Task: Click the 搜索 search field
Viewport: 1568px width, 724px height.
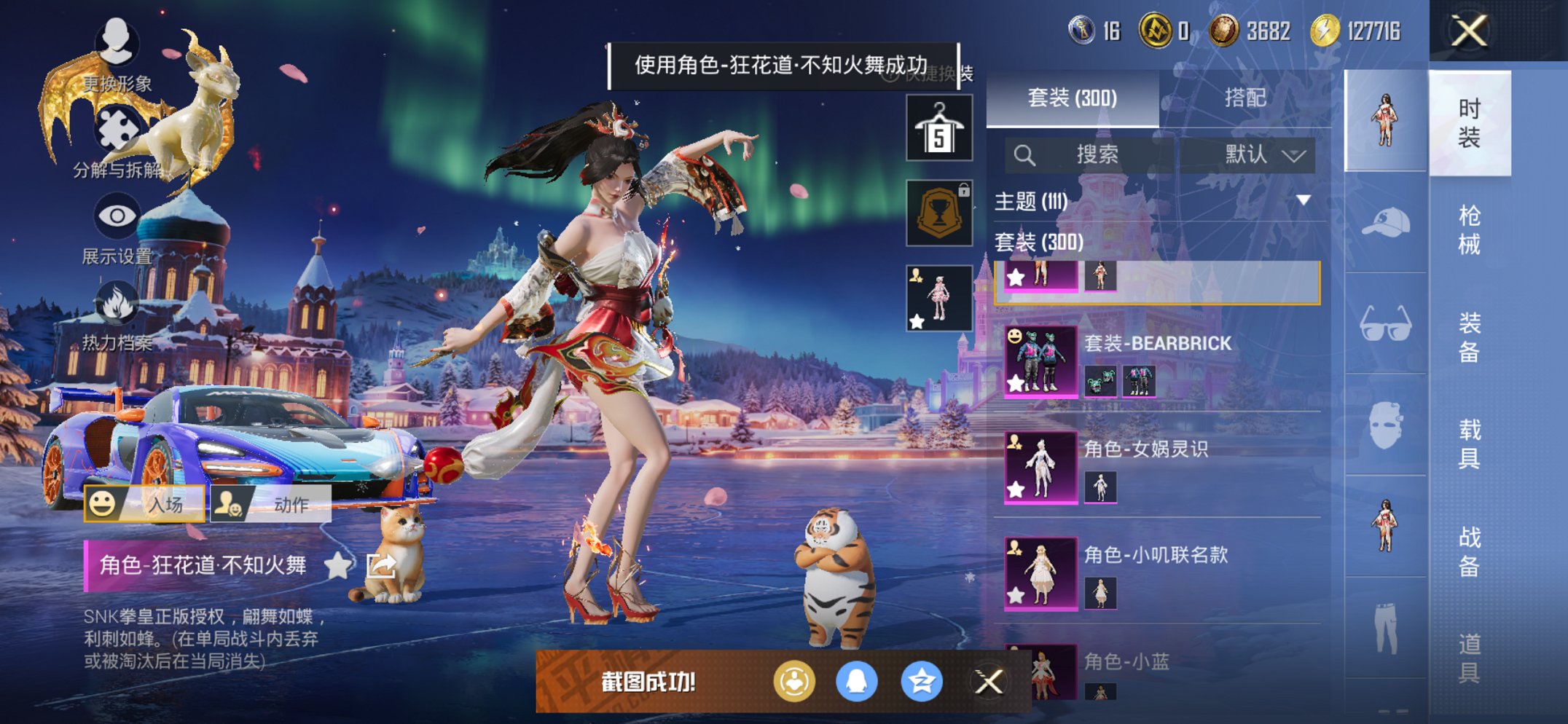Action: (x=1095, y=154)
